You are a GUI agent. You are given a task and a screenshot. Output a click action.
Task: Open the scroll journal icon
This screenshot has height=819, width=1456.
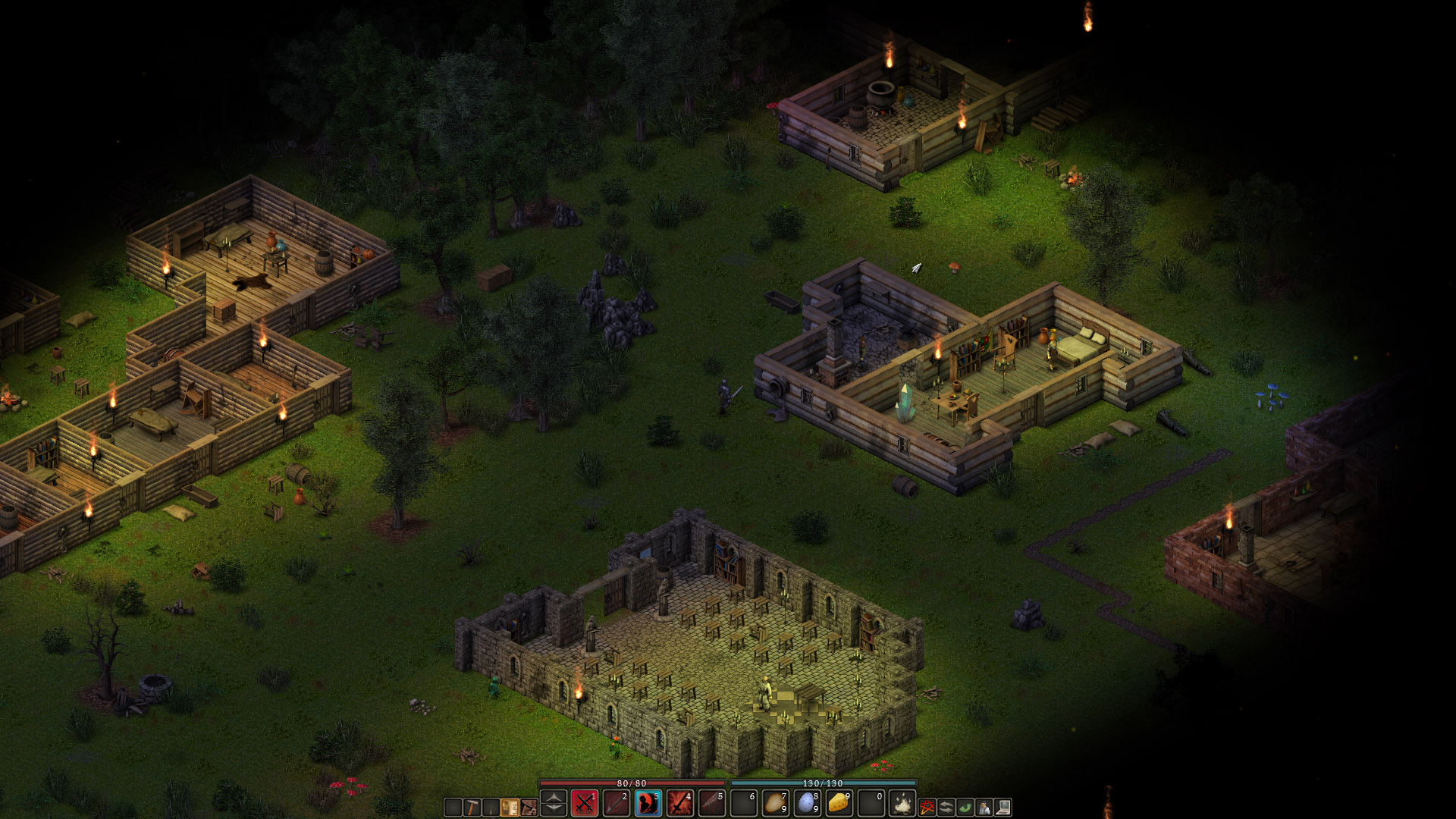[510, 807]
